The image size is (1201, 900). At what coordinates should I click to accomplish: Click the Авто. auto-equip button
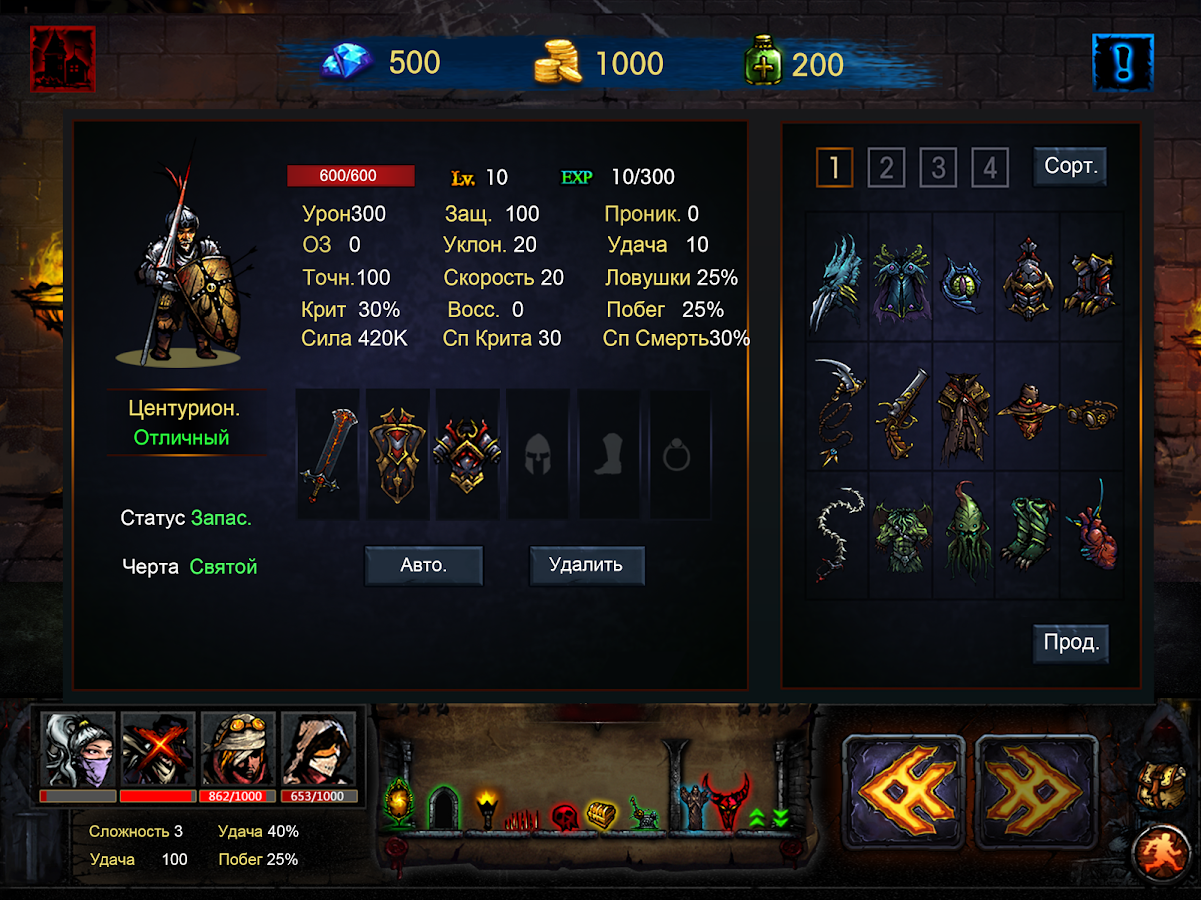tap(423, 565)
